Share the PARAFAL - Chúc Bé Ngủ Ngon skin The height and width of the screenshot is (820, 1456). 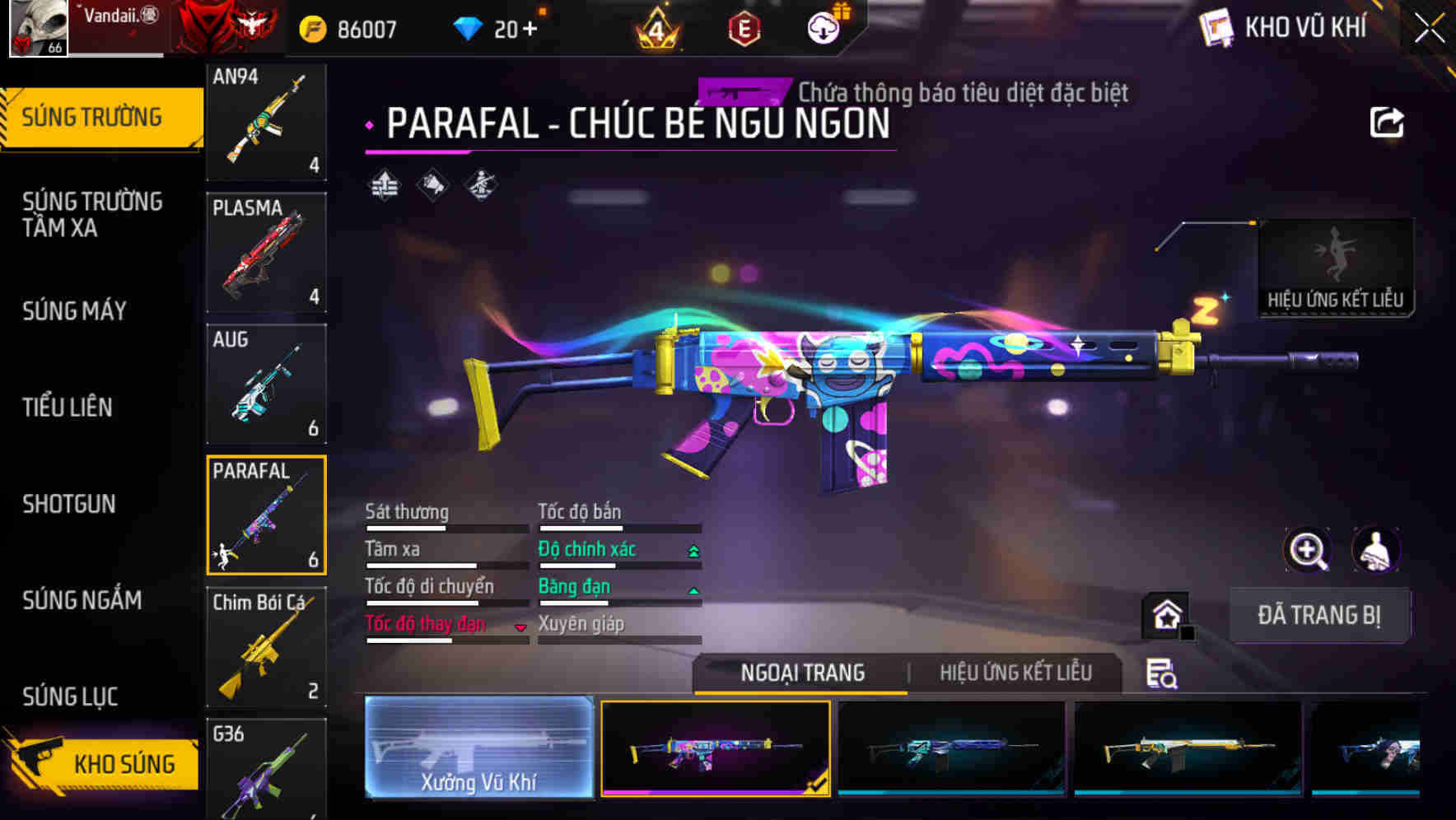[1388, 120]
